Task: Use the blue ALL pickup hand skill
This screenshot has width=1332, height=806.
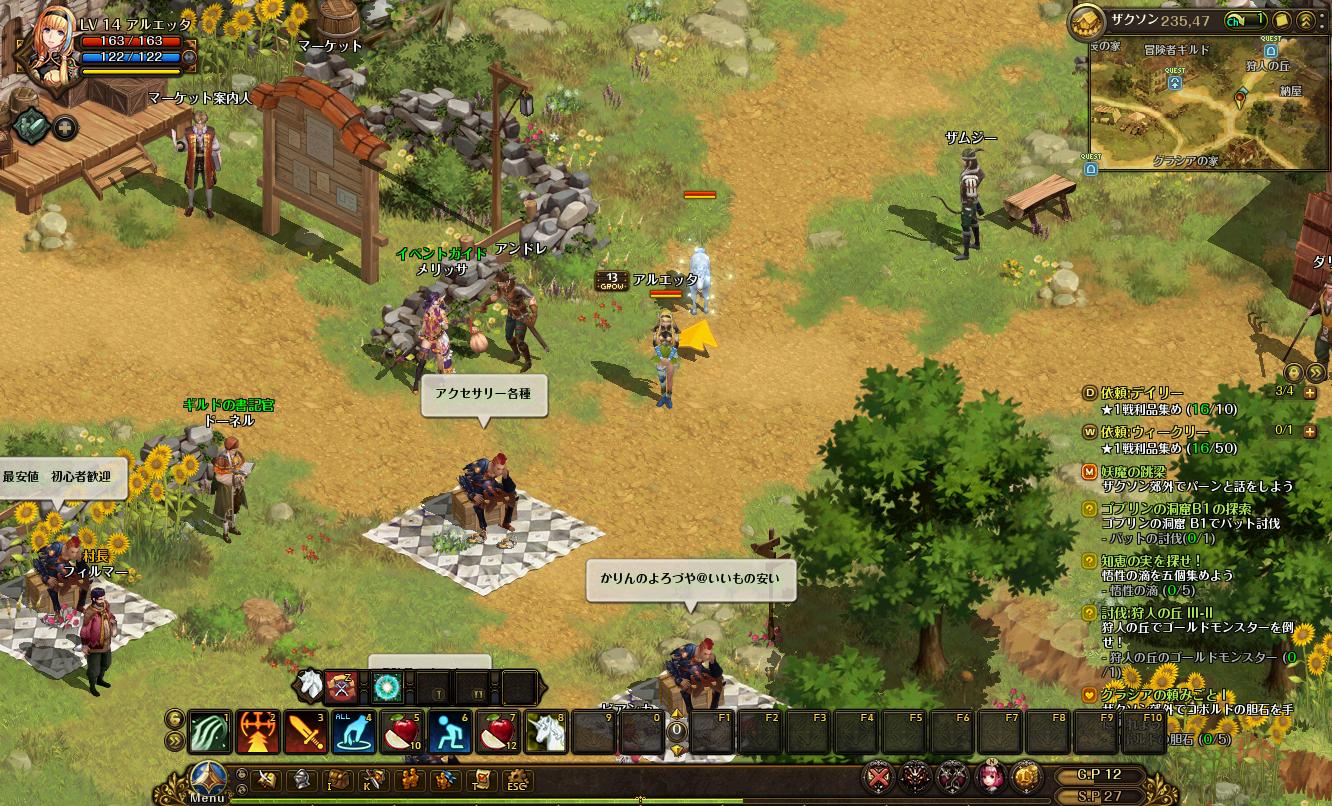Action: [353, 732]
